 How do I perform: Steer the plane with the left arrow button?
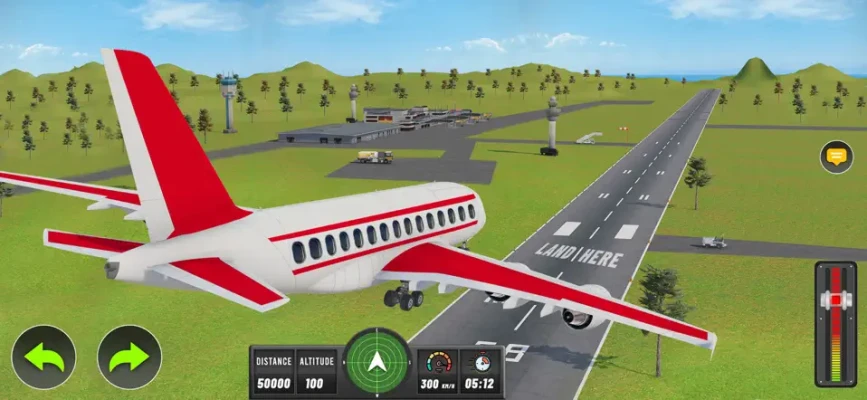[44, 357]
